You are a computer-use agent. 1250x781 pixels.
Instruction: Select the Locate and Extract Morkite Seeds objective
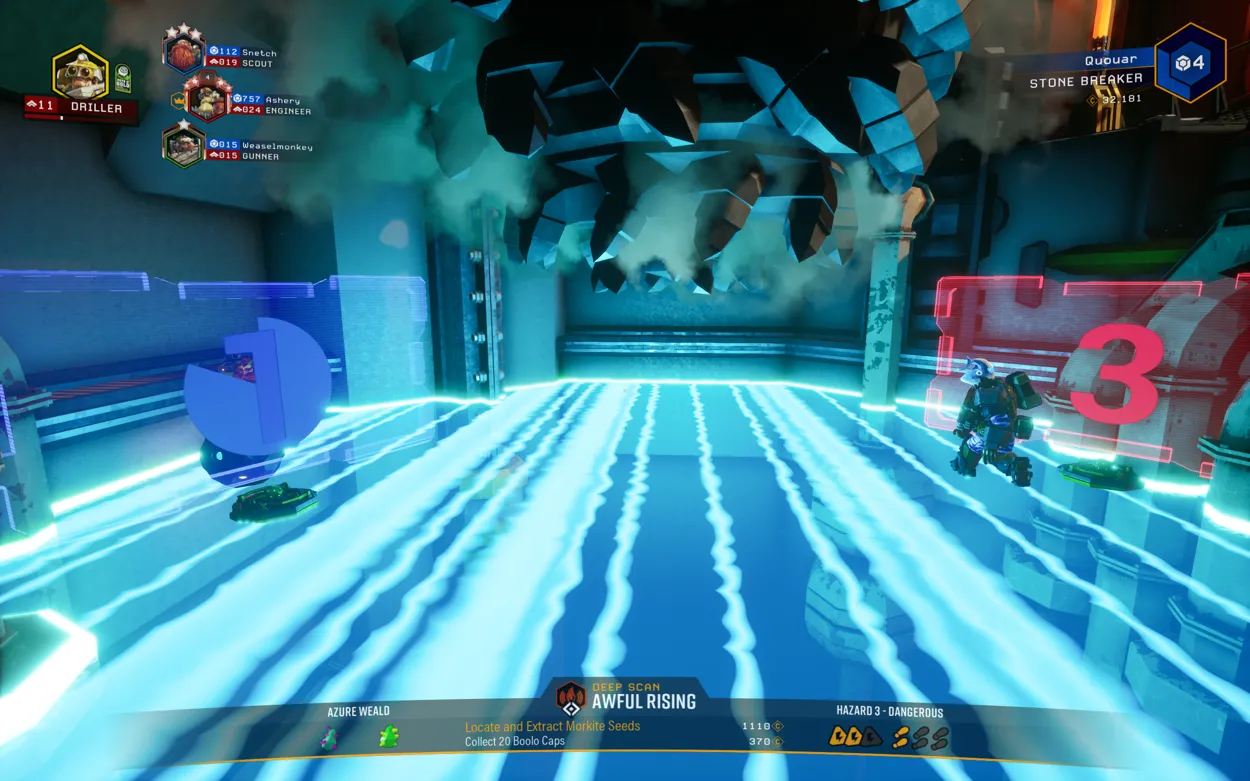click(x=552, y=727)
